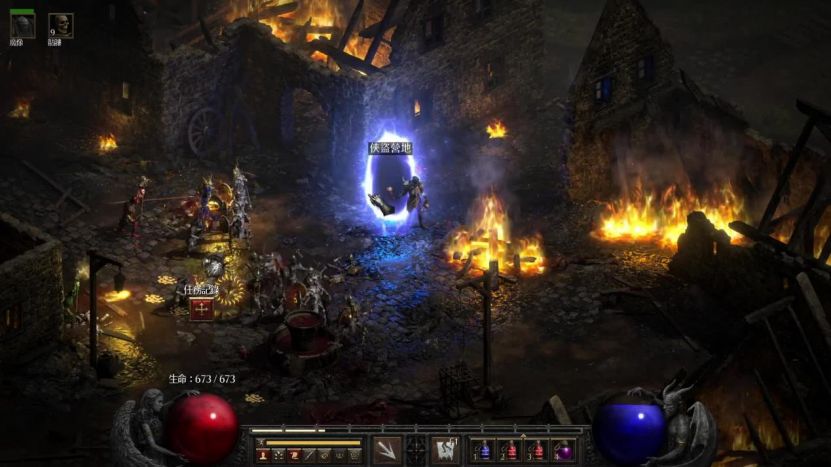Open the red quest log button
The width and height of the screenshot is (831, 467).
pos(201,307)
